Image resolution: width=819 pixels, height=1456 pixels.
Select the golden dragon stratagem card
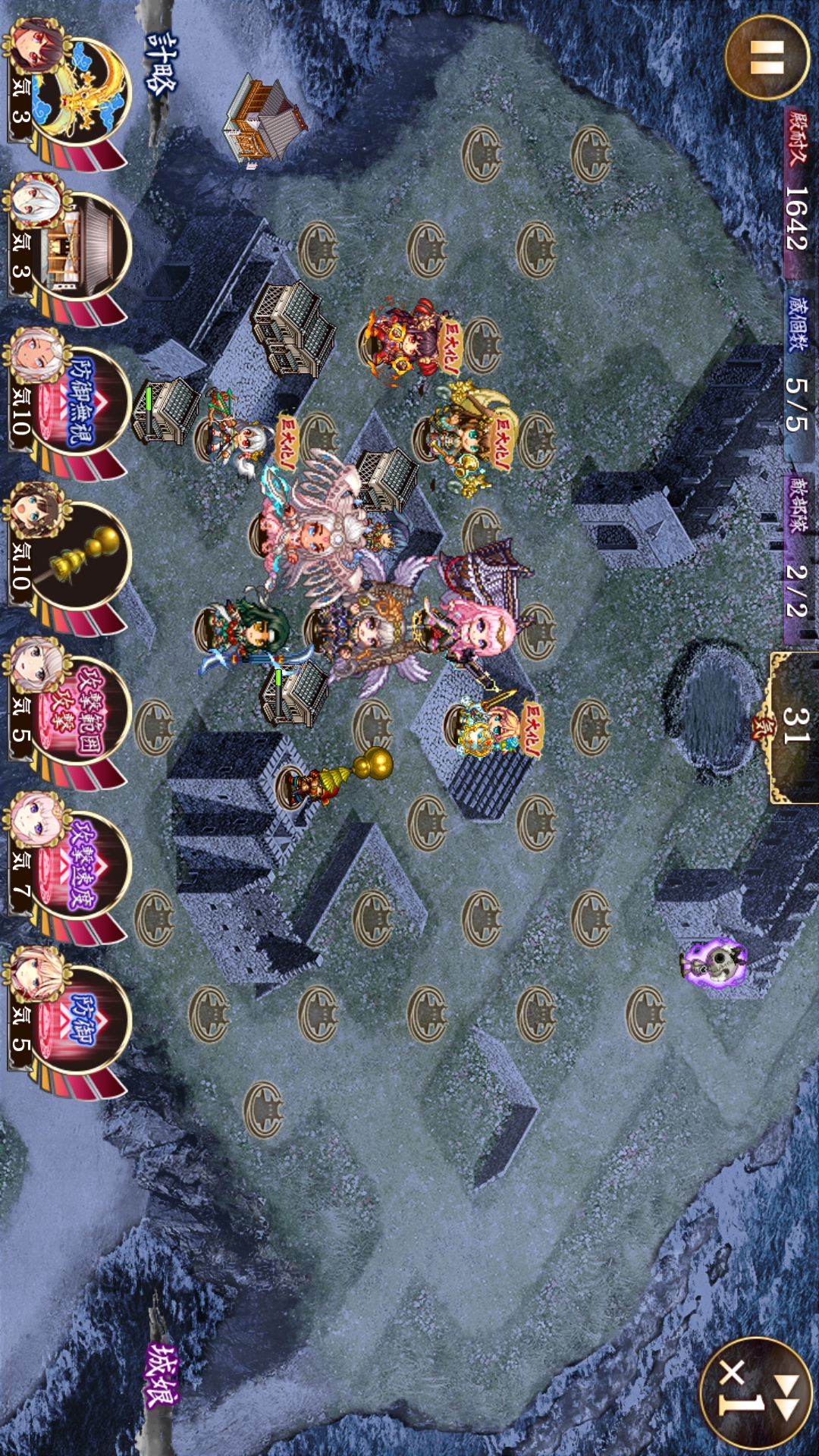click(76, 89)
